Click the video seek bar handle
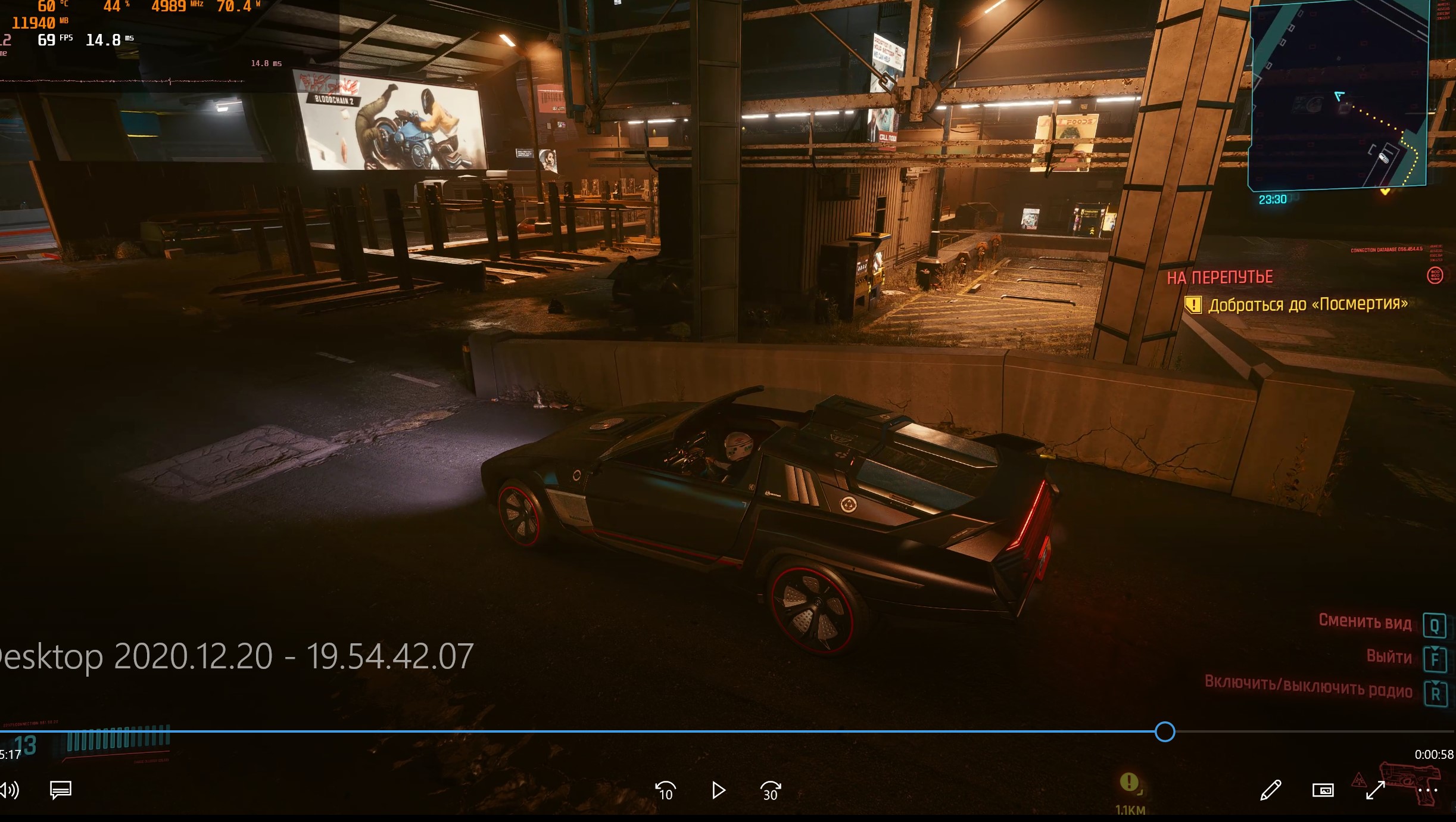1456x822 pixels. pyautogui.click(x=1165, y=731)
